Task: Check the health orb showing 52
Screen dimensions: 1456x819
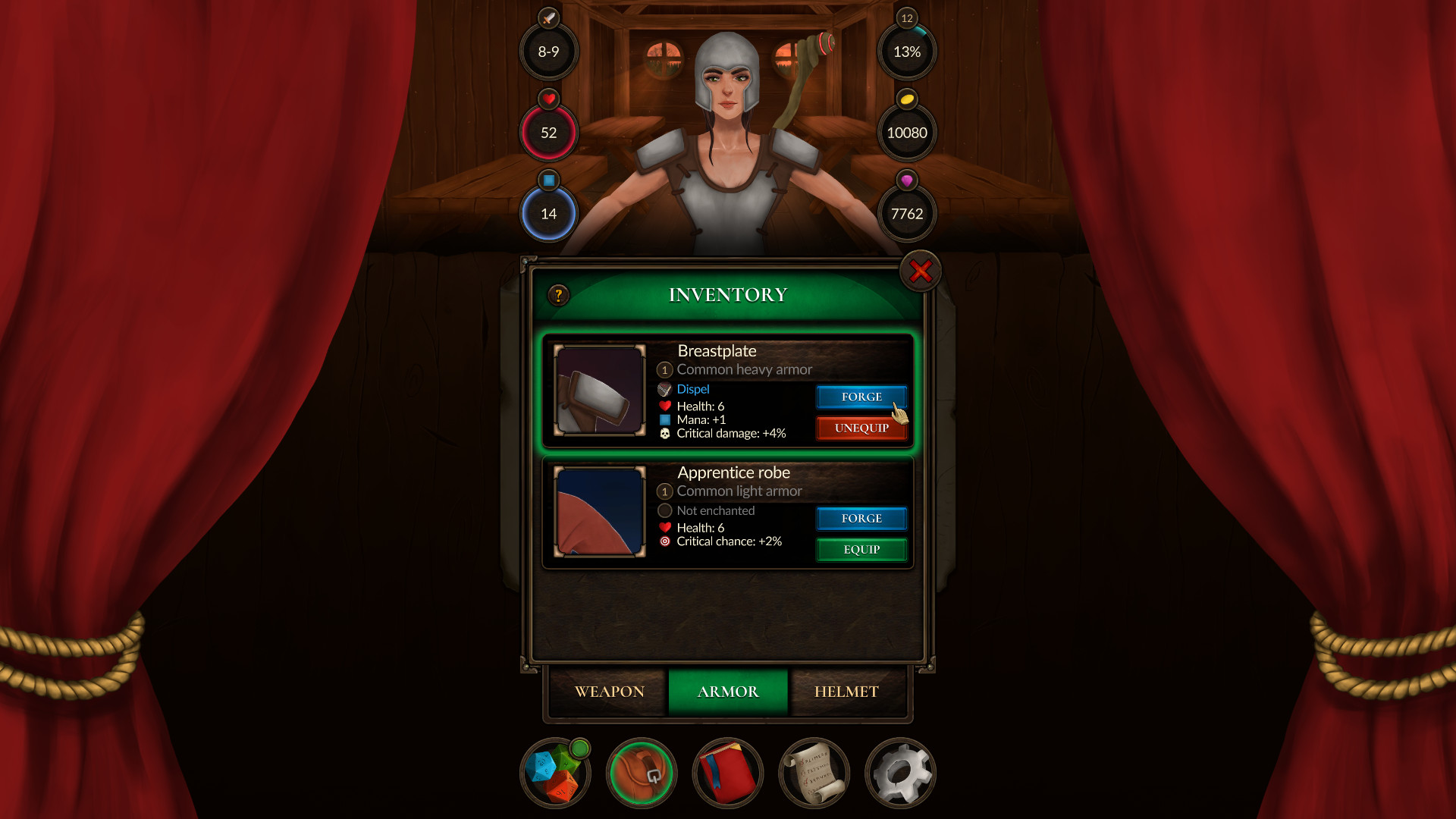Action: 549,132
